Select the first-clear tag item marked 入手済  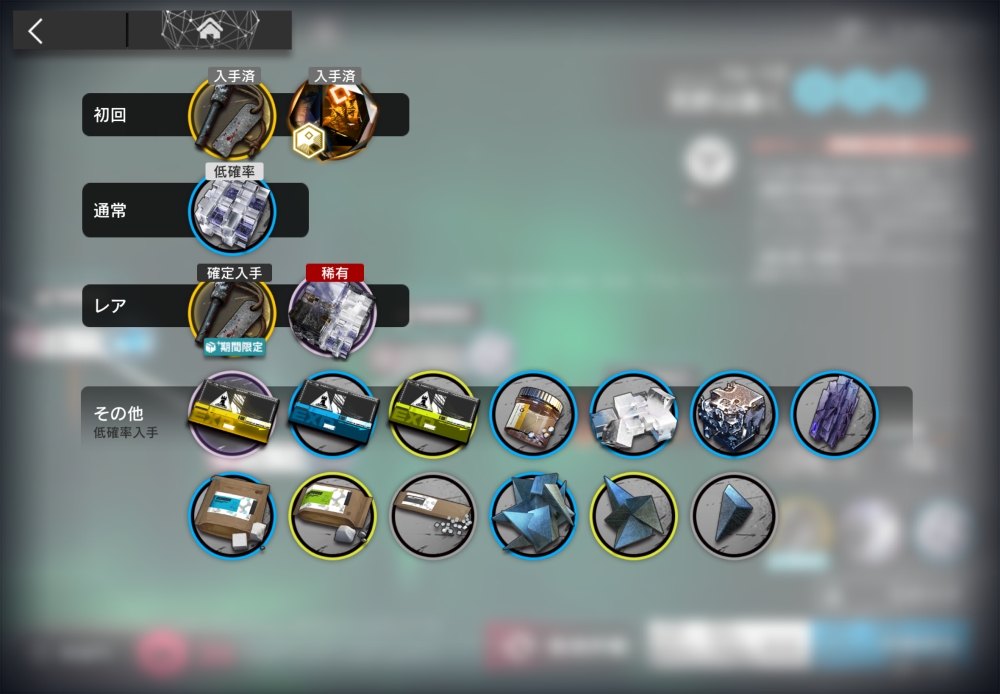point(232,117)
